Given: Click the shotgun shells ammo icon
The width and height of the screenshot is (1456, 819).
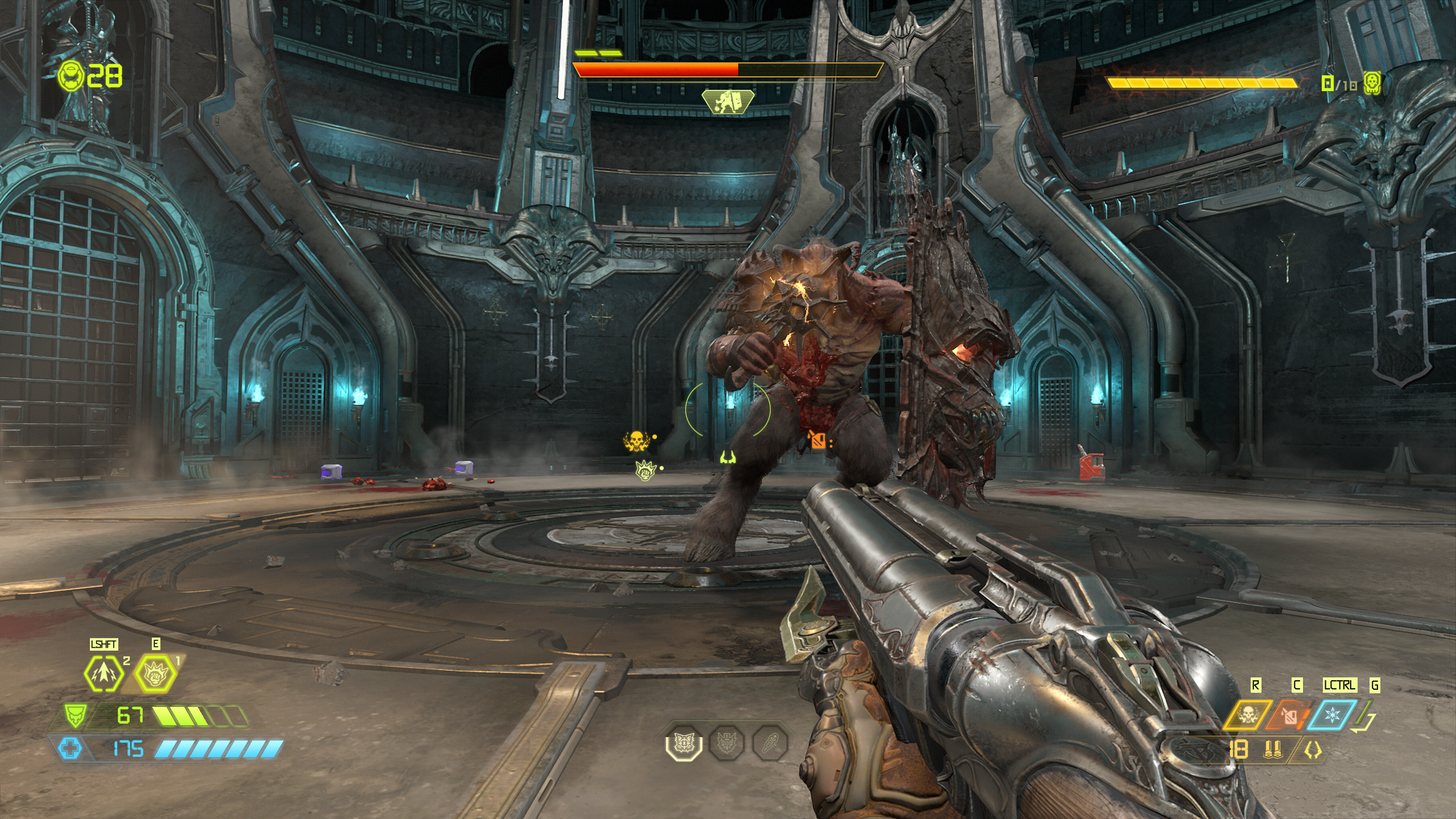Looking at the screenshot, I should pos(1270,751).
